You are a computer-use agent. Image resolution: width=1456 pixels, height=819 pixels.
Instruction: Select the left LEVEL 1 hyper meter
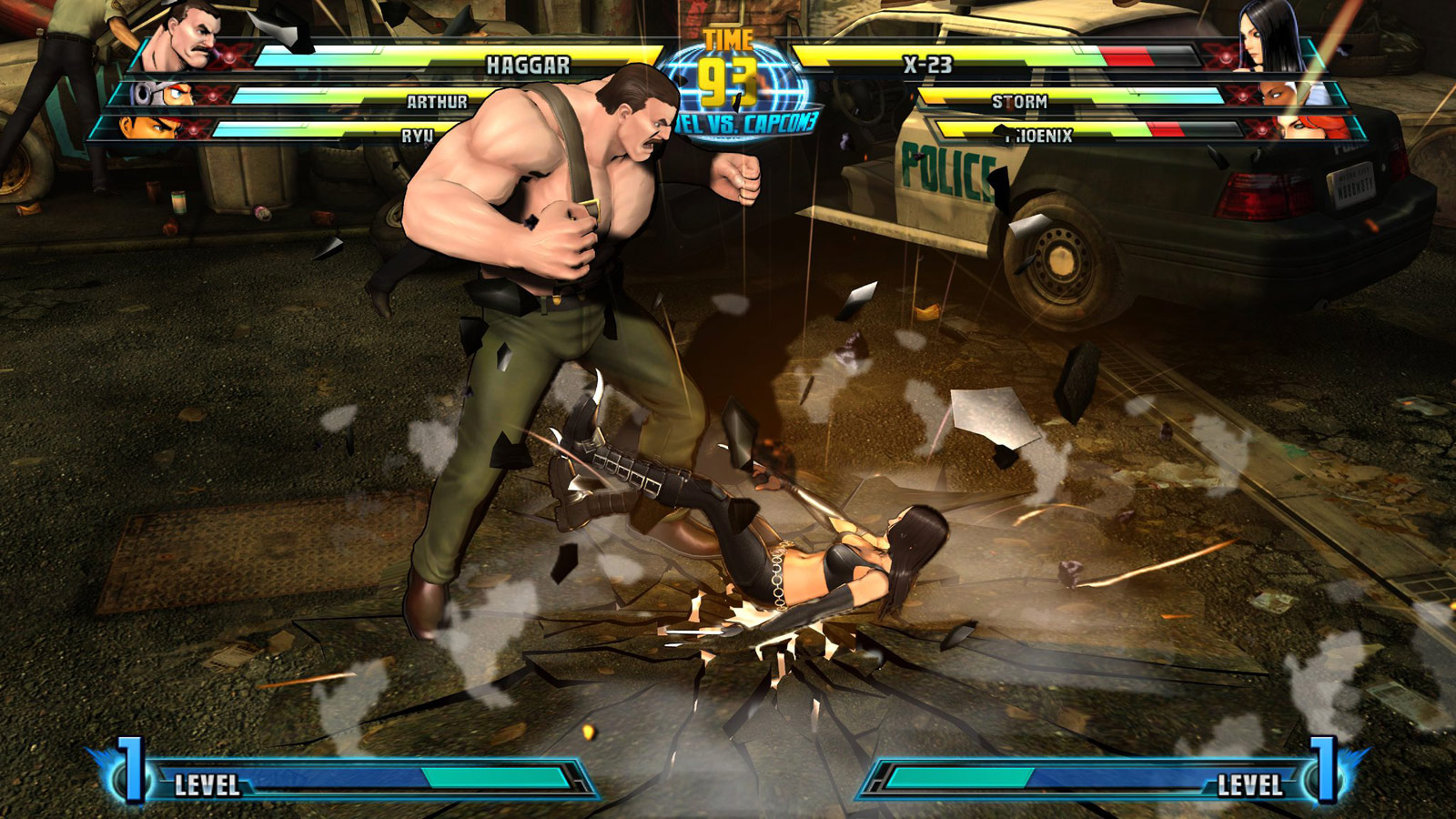pos(364,781)
